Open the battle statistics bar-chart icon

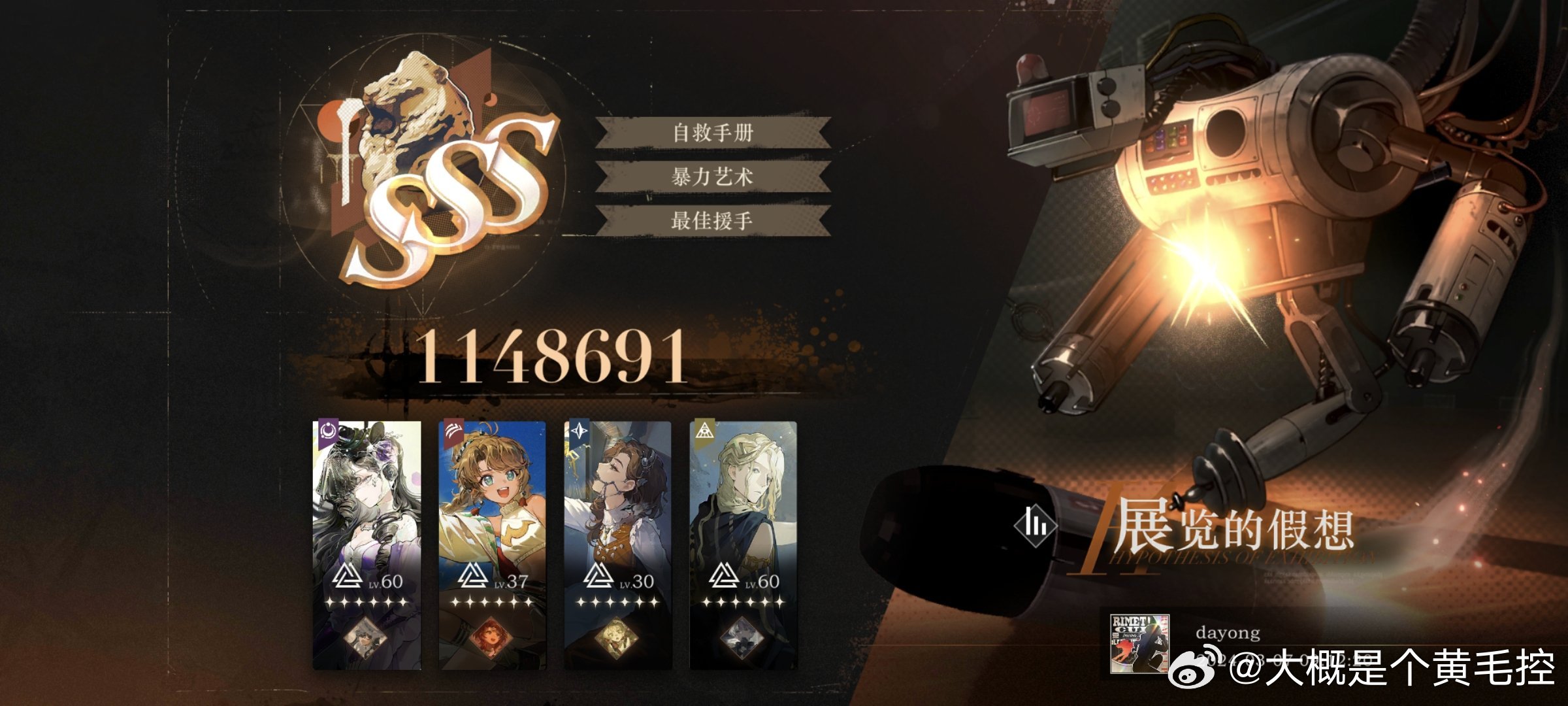(1036, 524)
